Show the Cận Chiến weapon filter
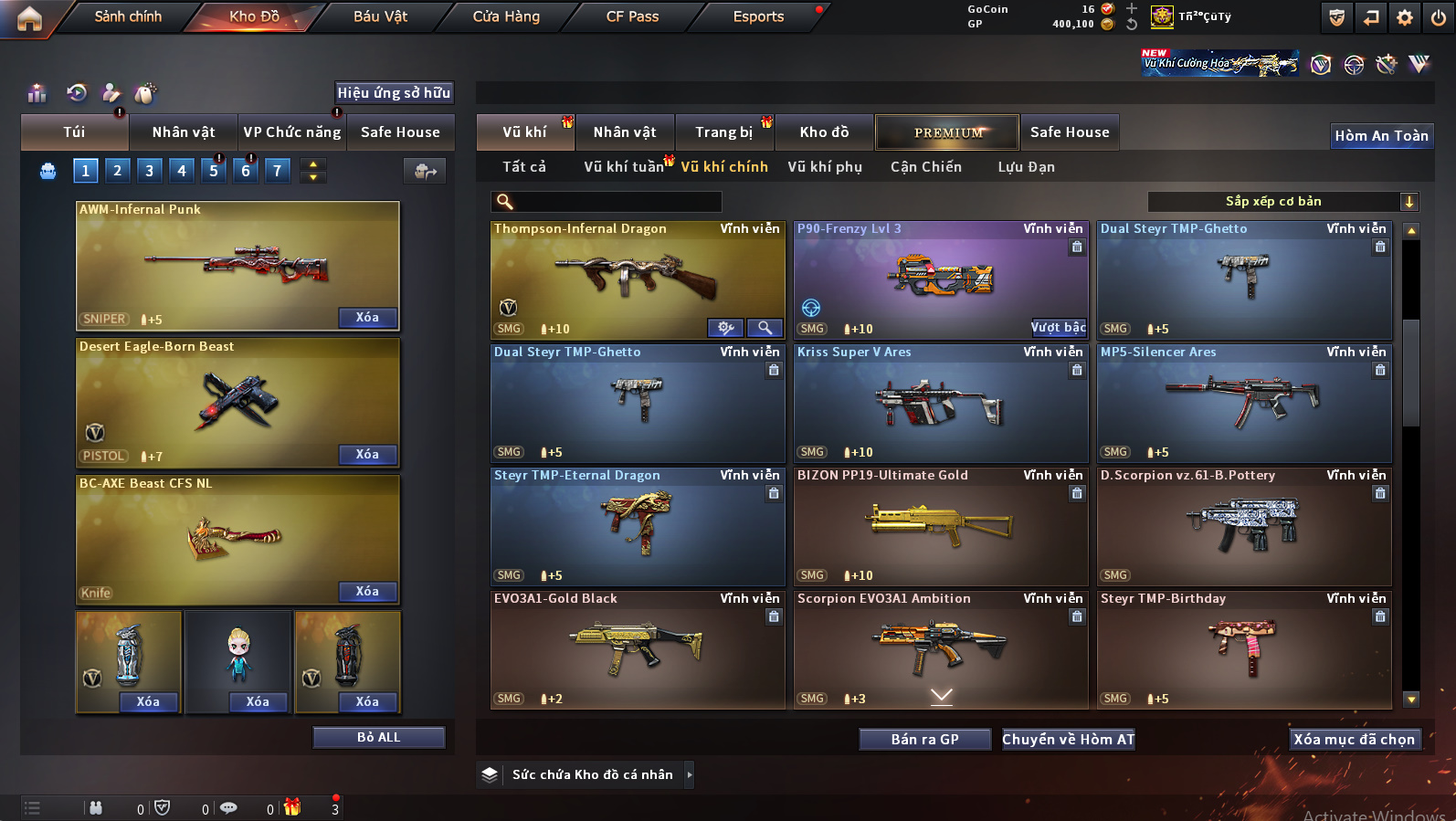This screenshot has height=821, width=1456. 925,167
